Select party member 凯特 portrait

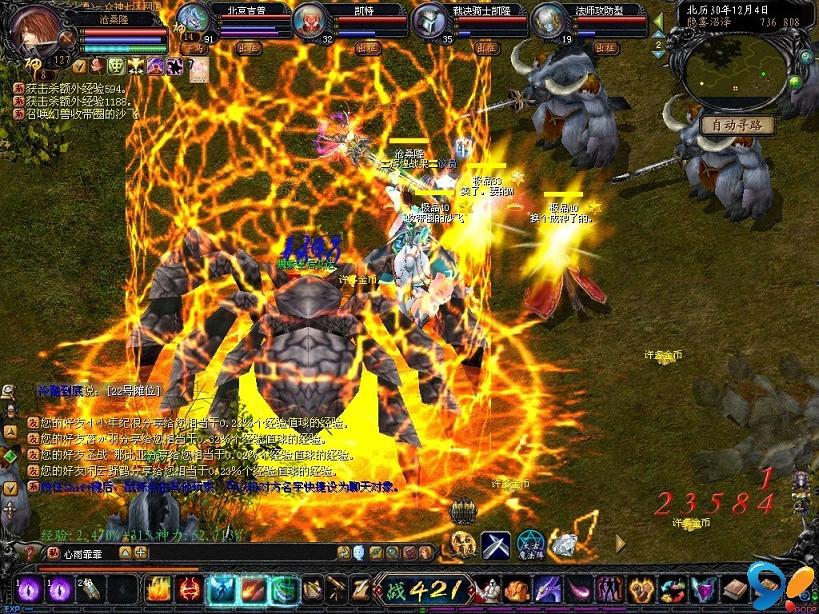tap(311, 20)
